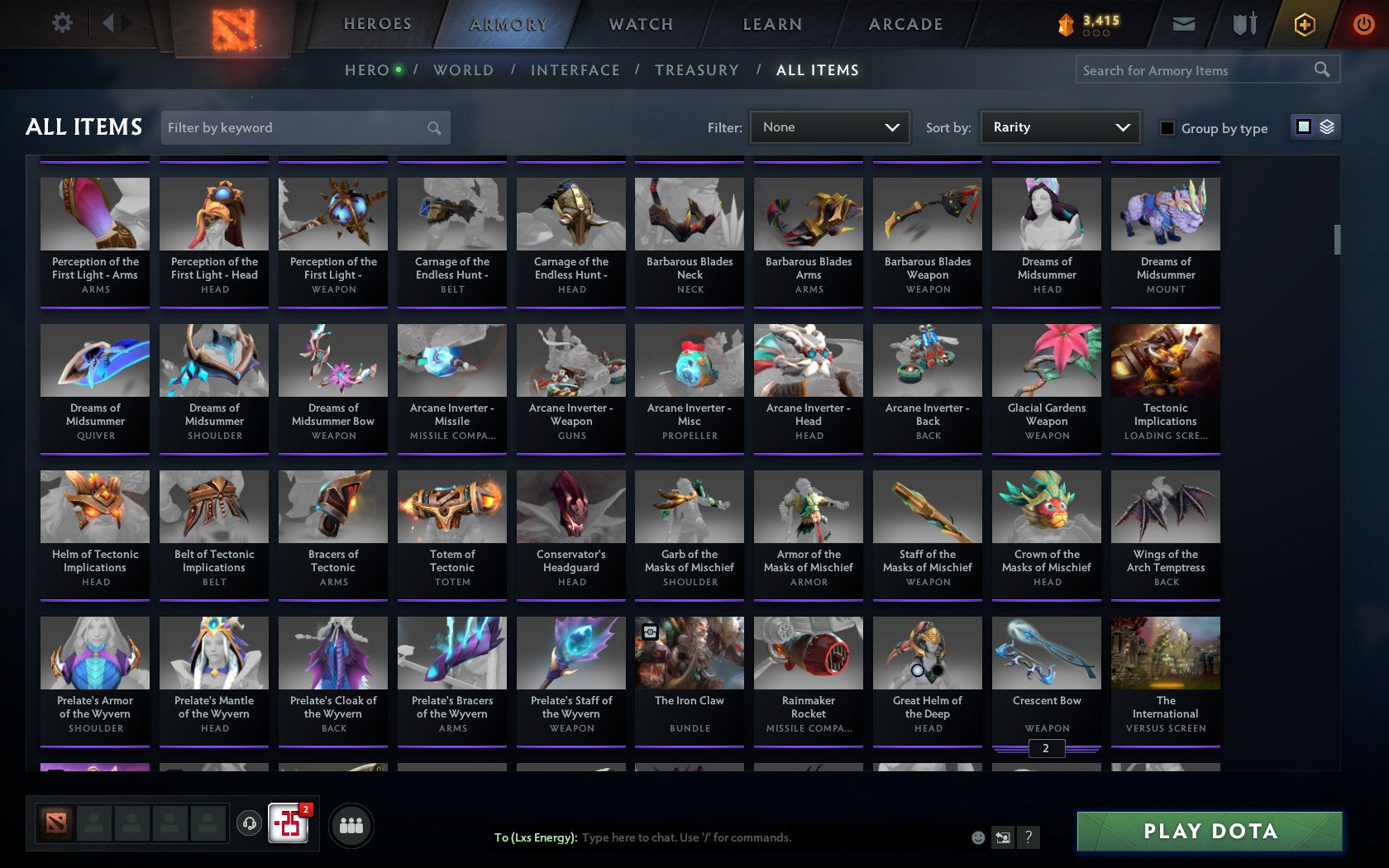Open the Sort by Rarity dropdown
This screenshot has width=1389, height=868.
1060,127
